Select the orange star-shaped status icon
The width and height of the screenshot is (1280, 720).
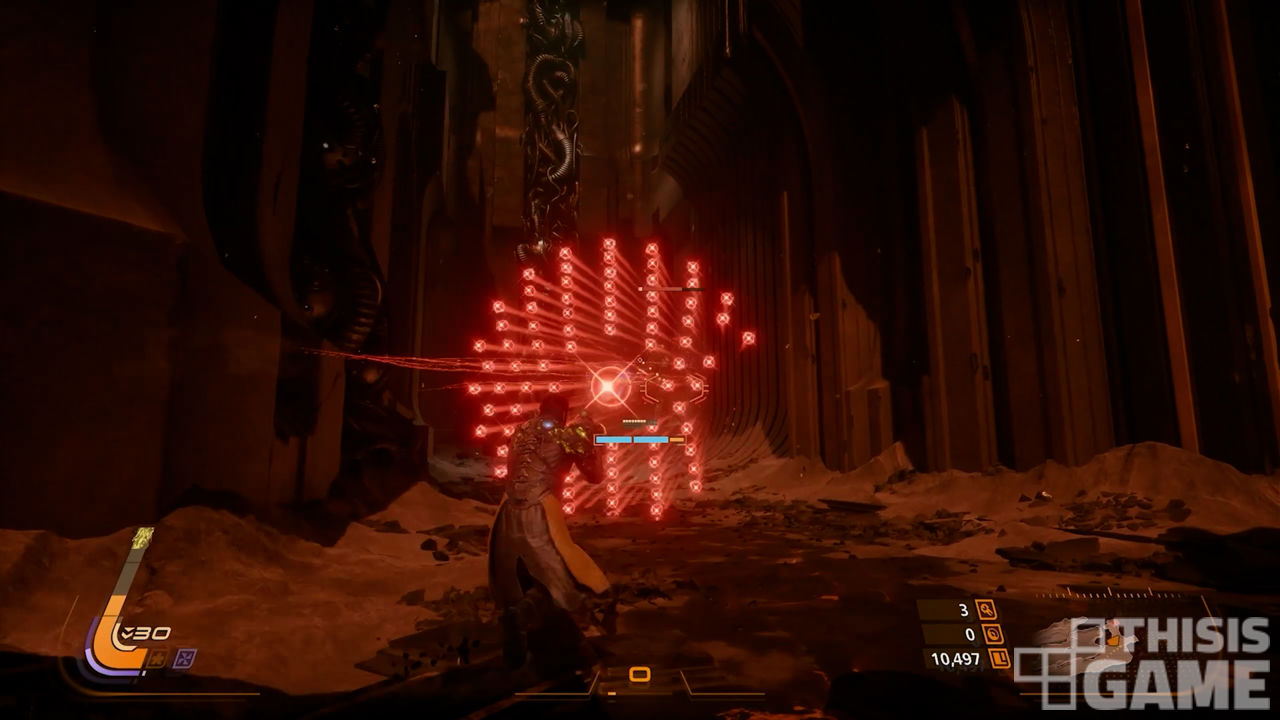click(157, 657)
